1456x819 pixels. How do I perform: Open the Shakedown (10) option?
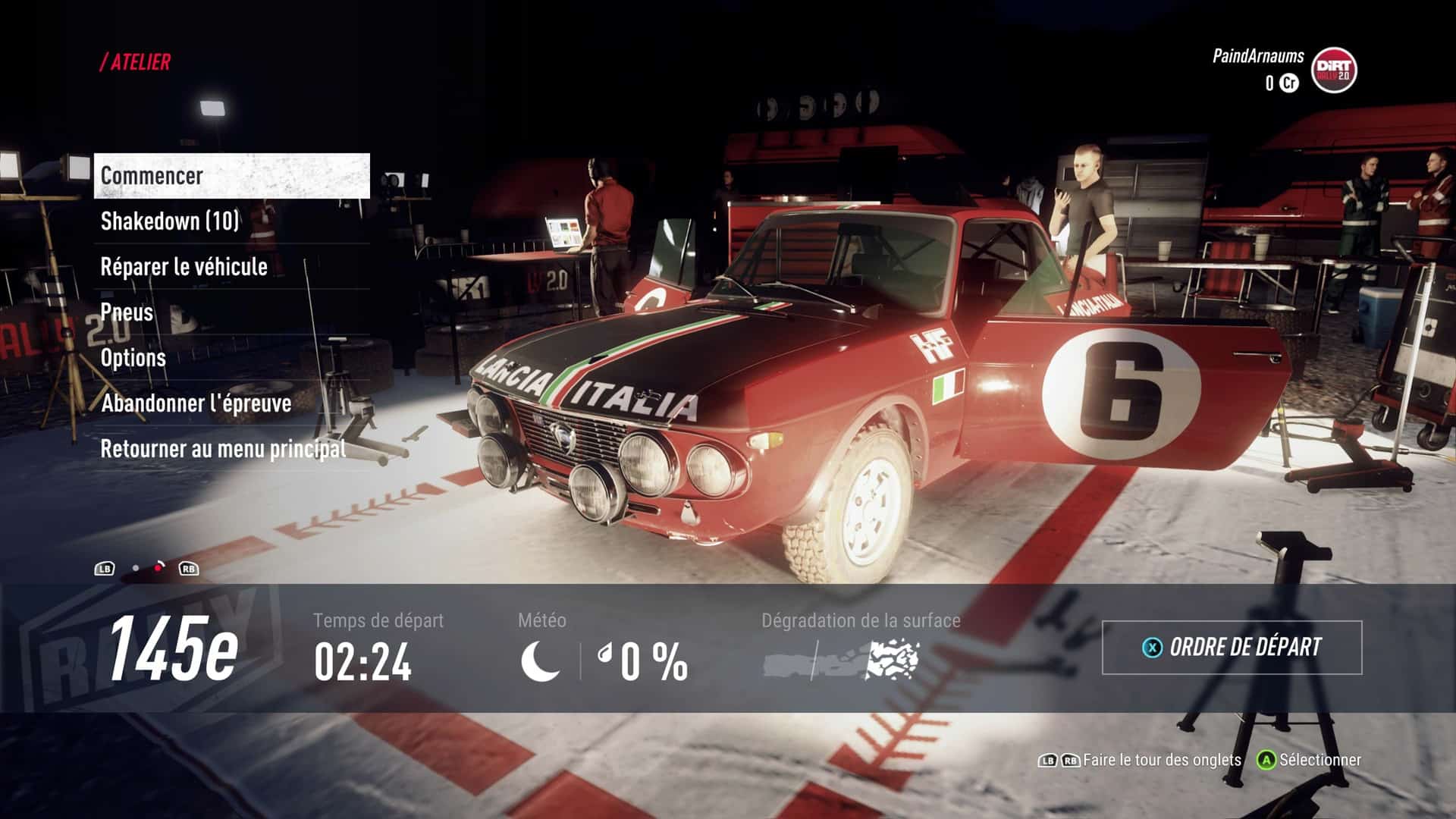coord(231,221)
